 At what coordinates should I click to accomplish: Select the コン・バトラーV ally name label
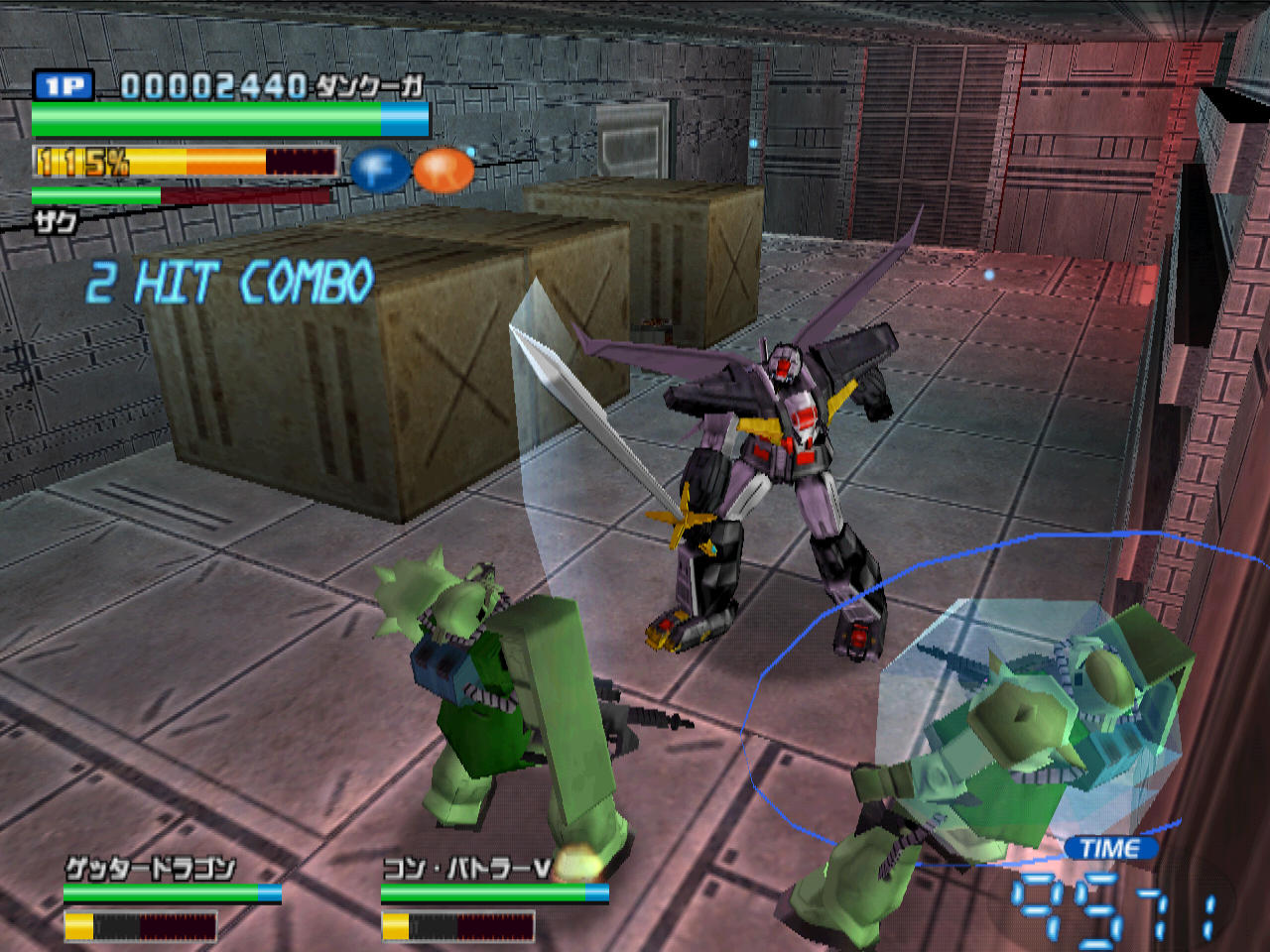(466, 870)
